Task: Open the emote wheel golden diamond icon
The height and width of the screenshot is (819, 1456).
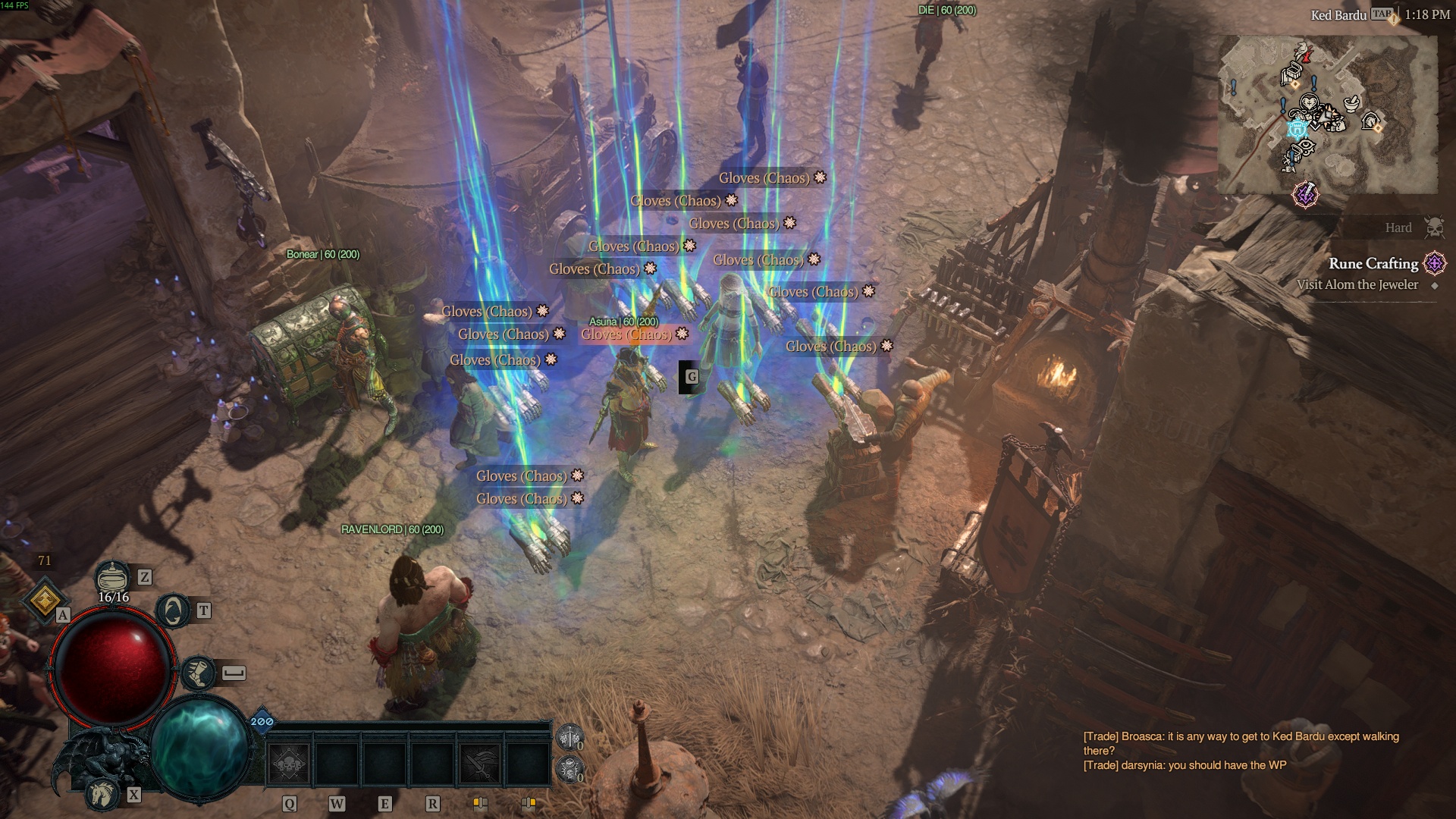Action: click(45, 599)
